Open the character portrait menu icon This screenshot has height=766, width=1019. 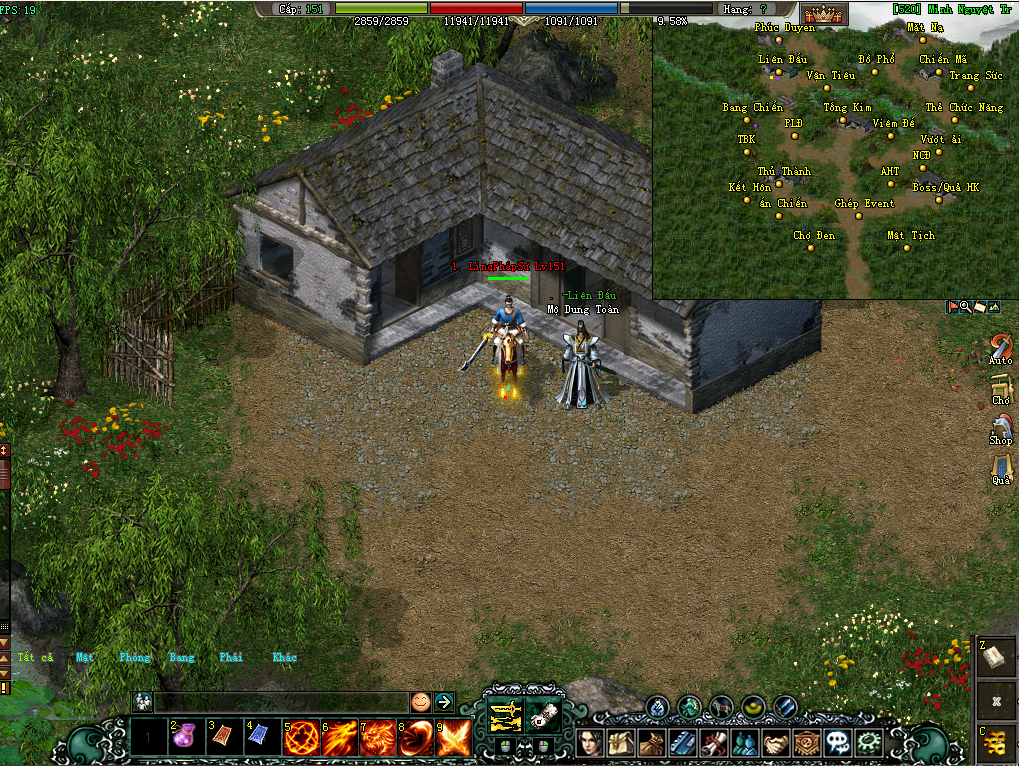[x=590, y=743]
